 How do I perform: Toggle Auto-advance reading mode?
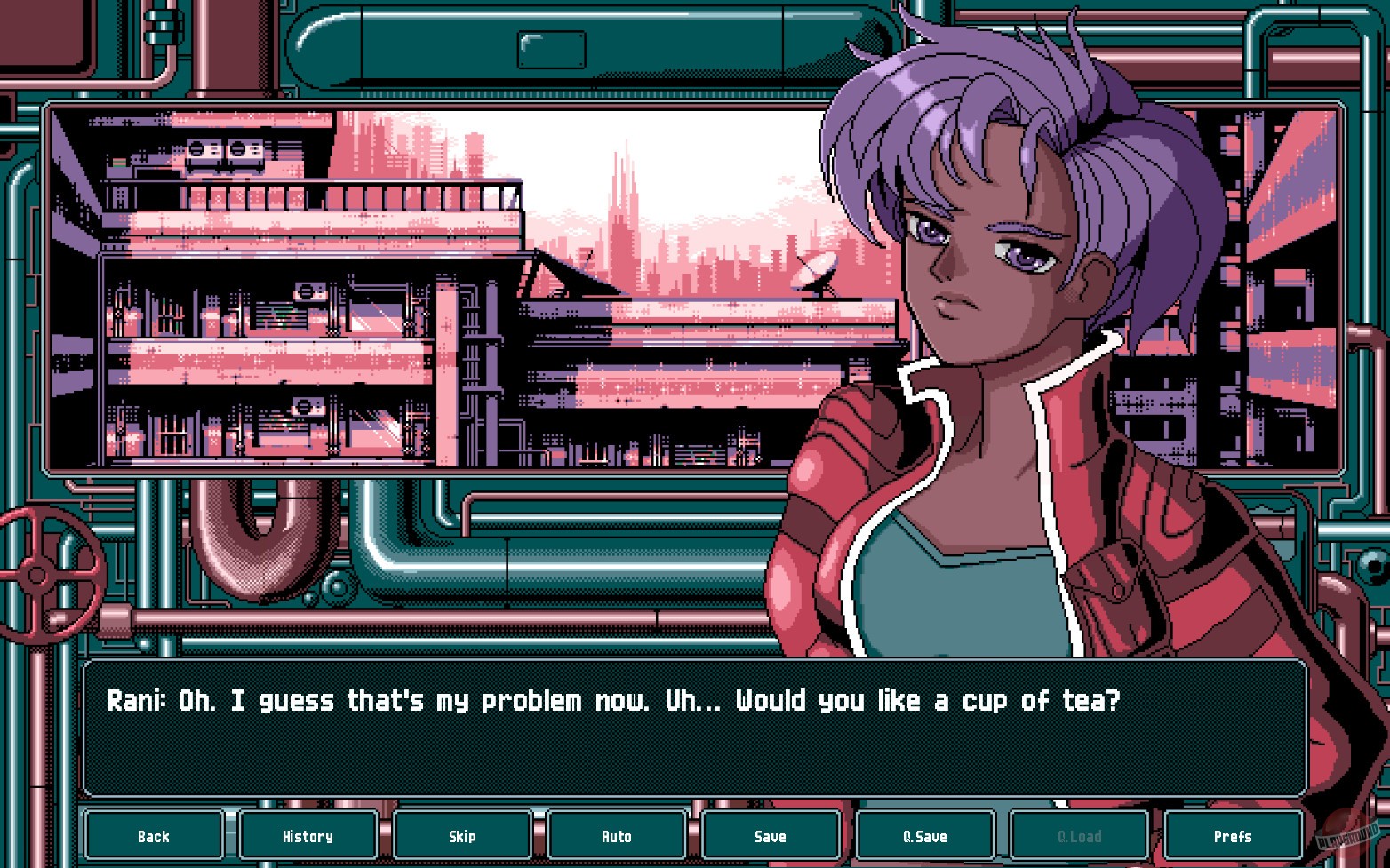[617, 836]
